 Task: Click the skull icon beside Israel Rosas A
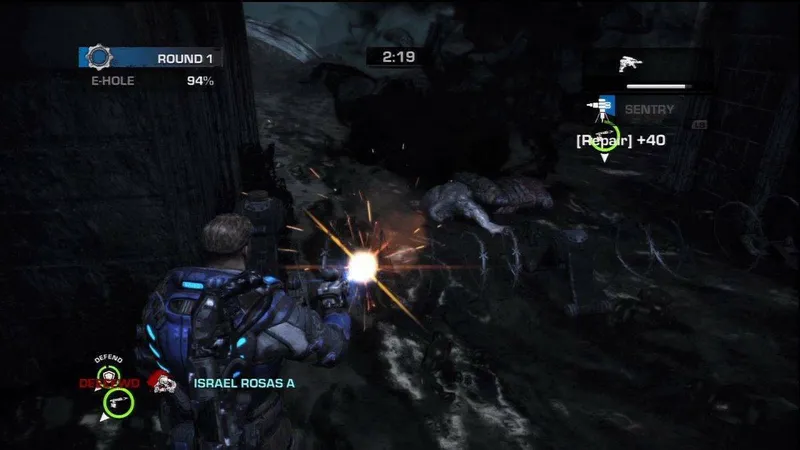tap(160, 381)
